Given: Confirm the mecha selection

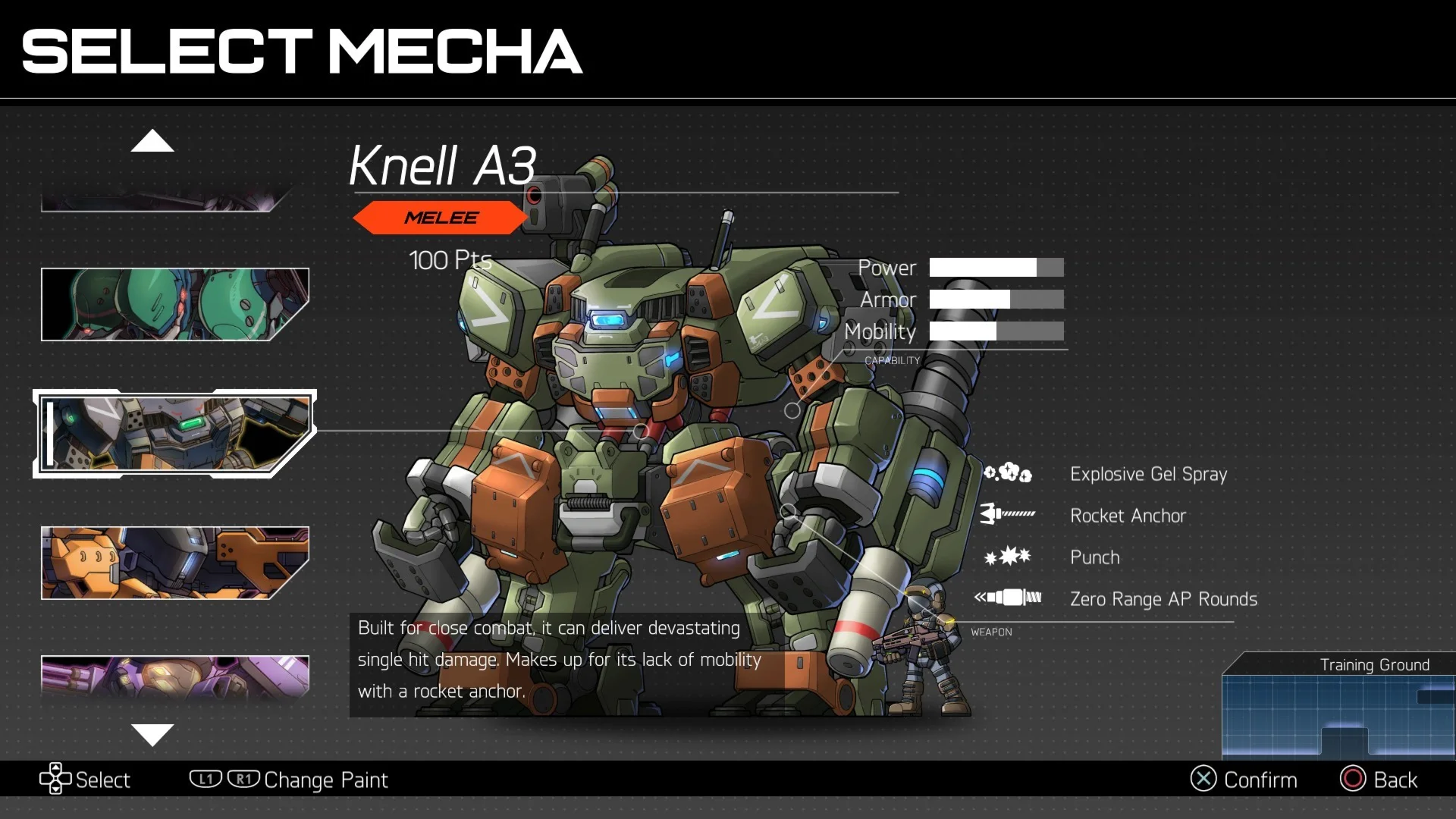Looking at the screenshot, I should click(1244, 780).
